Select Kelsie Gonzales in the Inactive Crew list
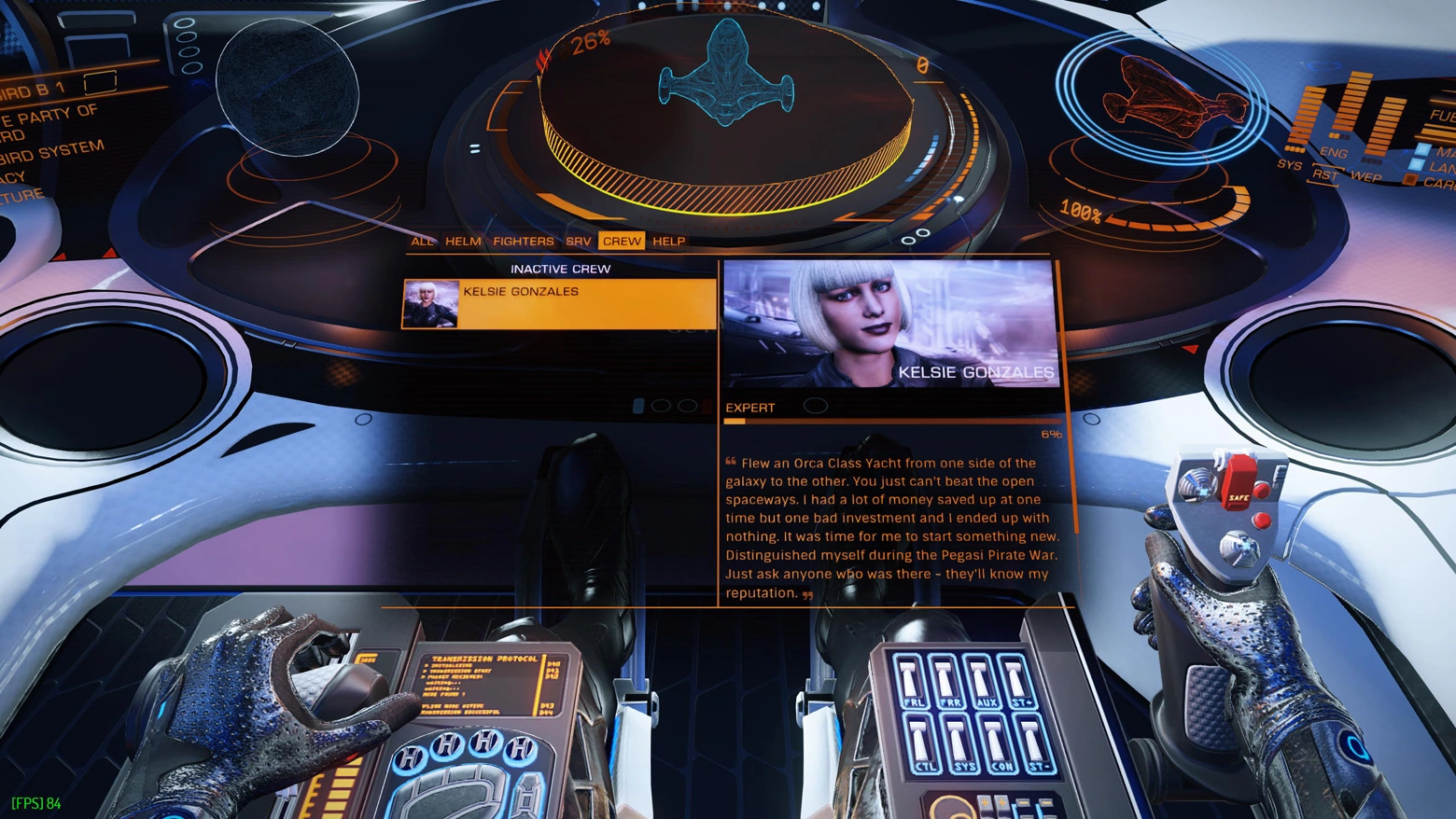Image resolution: width=1456 pixels, height=819 pixels. [558, 302]
